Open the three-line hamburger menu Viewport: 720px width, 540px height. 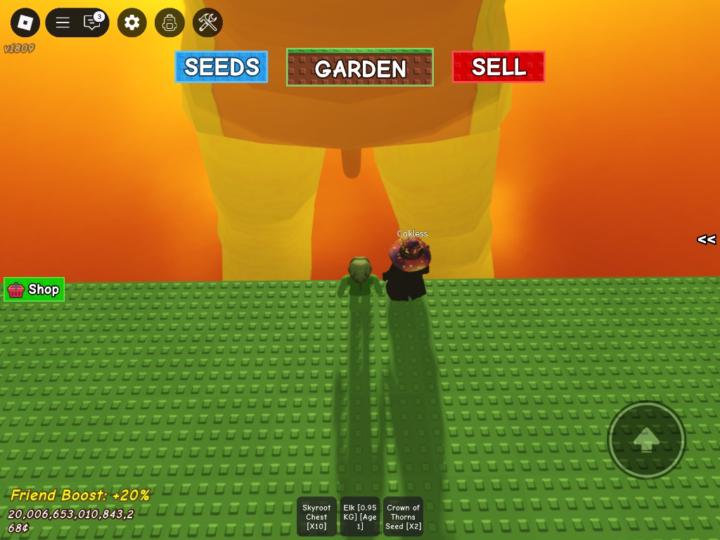coord(62,22)
